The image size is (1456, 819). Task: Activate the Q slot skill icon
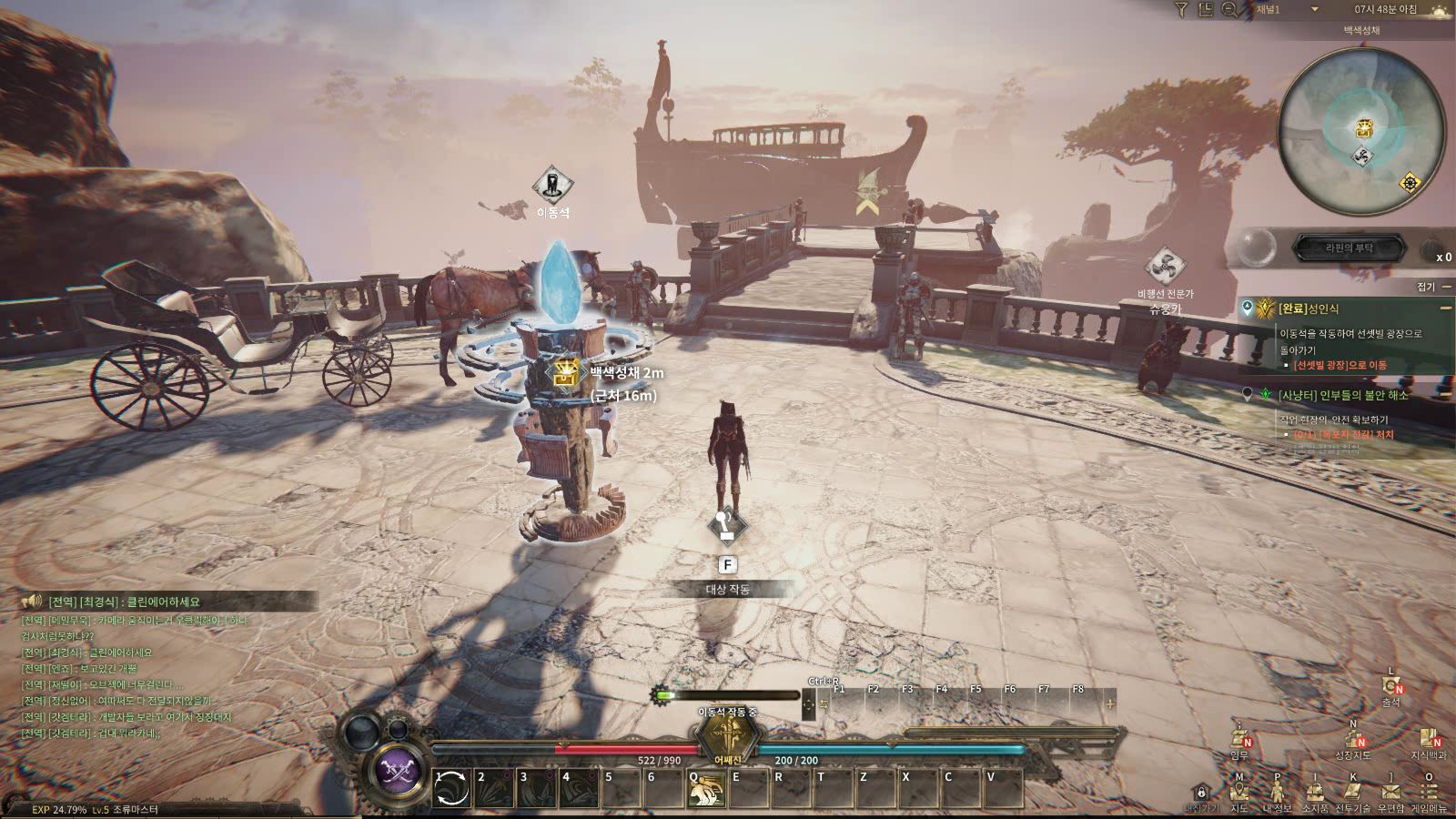point(706,788)
